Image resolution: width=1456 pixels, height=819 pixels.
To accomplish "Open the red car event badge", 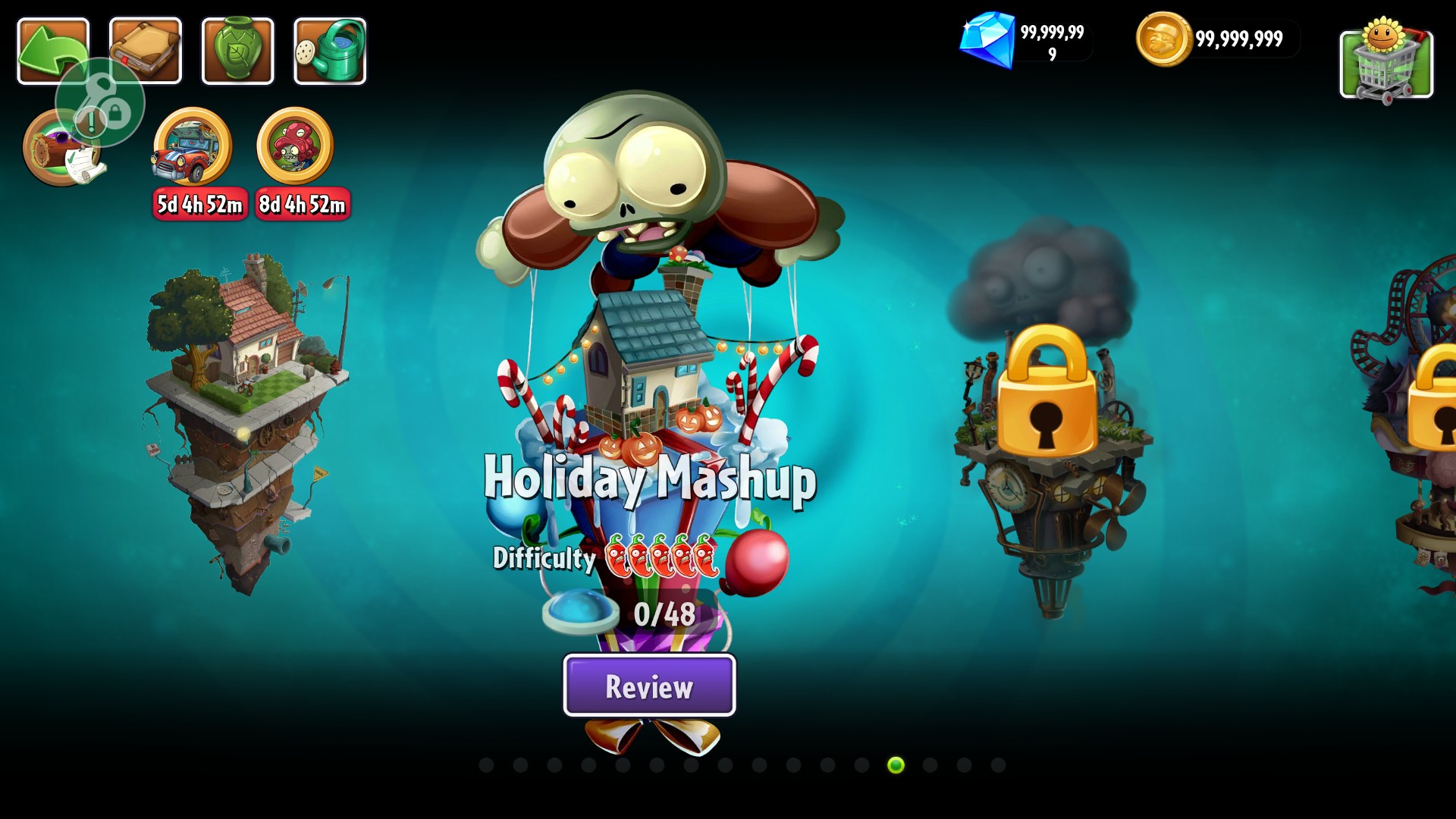I will pos(193,147).
